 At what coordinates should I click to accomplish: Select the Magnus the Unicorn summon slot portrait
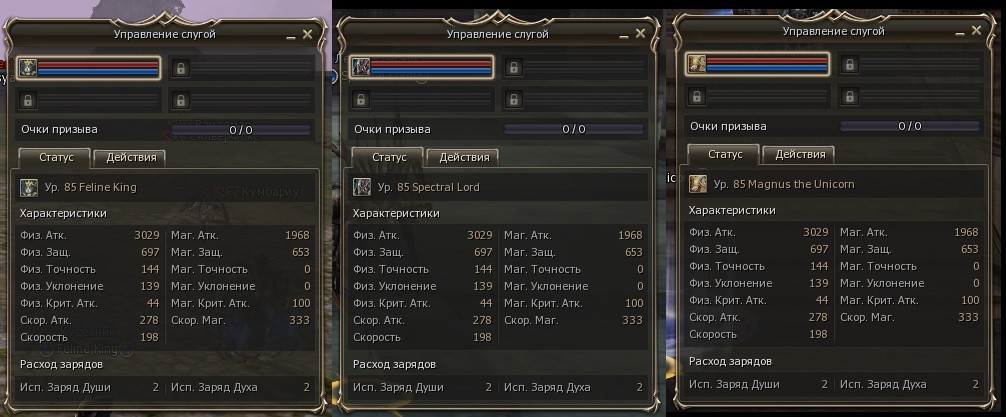698,65
